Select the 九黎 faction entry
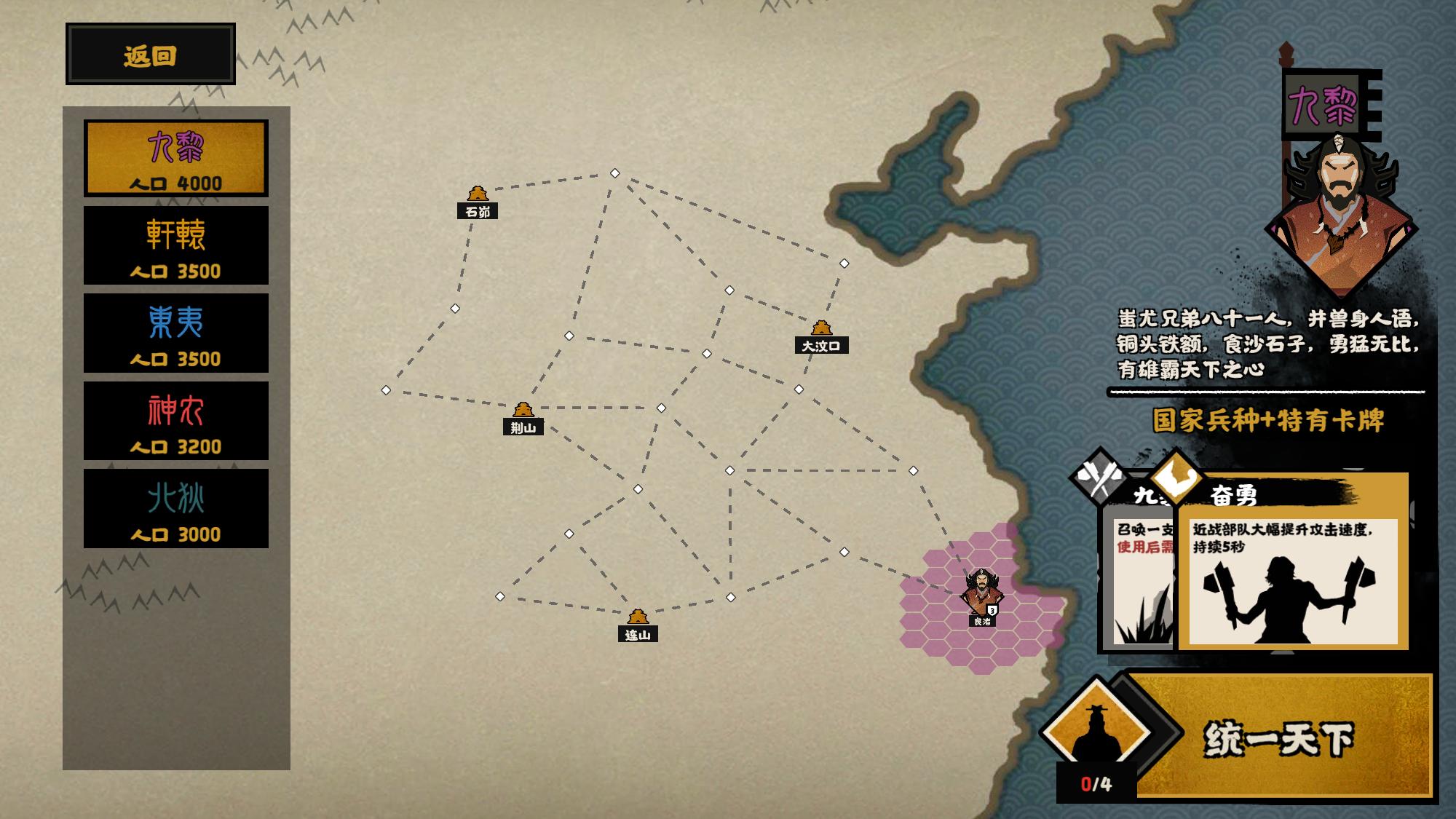Viewport: 1456px width, 819px height. pos(176,158)
